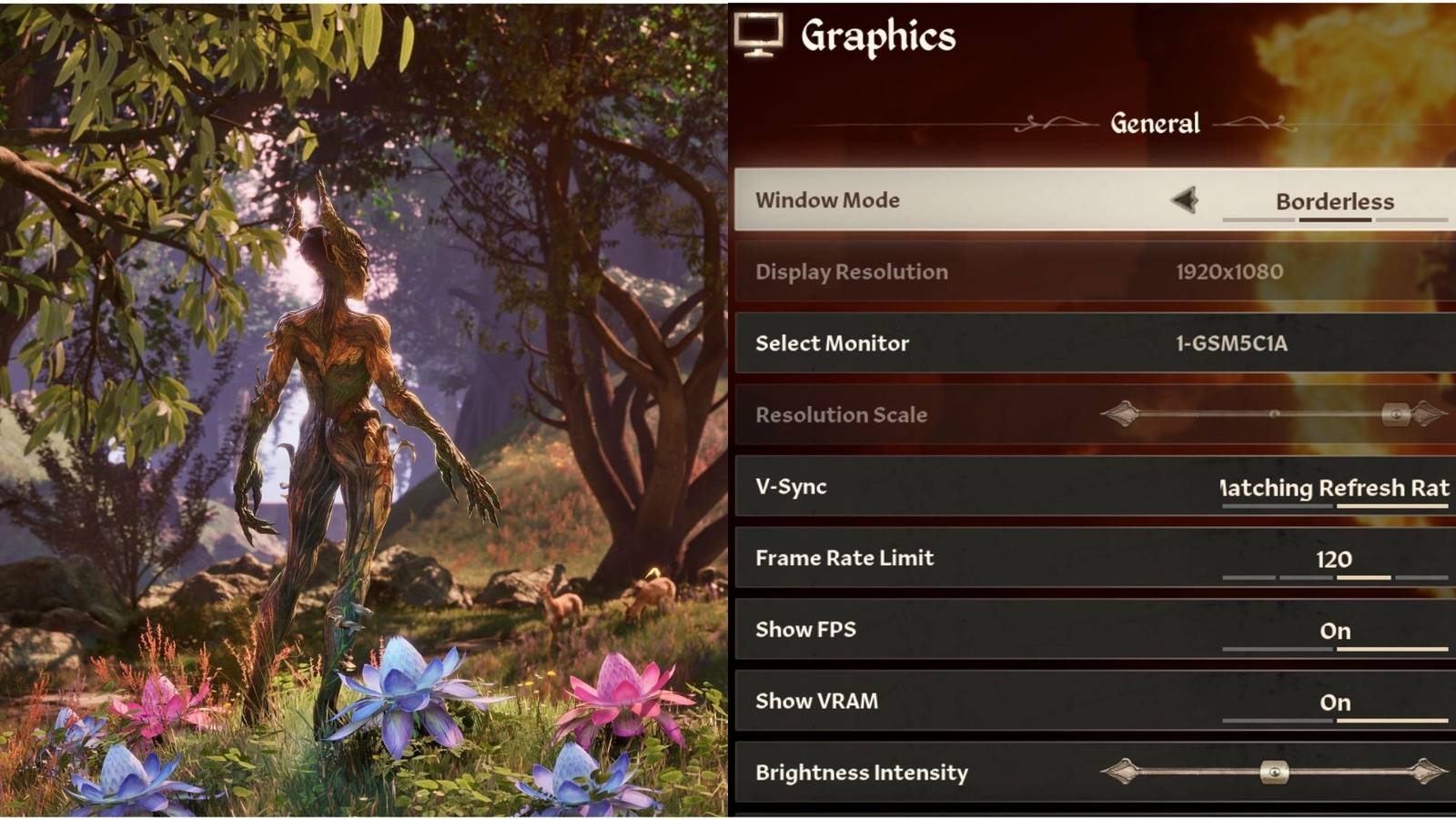Switch to the General section tab
Image resolution: width=1456 pixels, height=819 pixels.
coord(1154,122)
